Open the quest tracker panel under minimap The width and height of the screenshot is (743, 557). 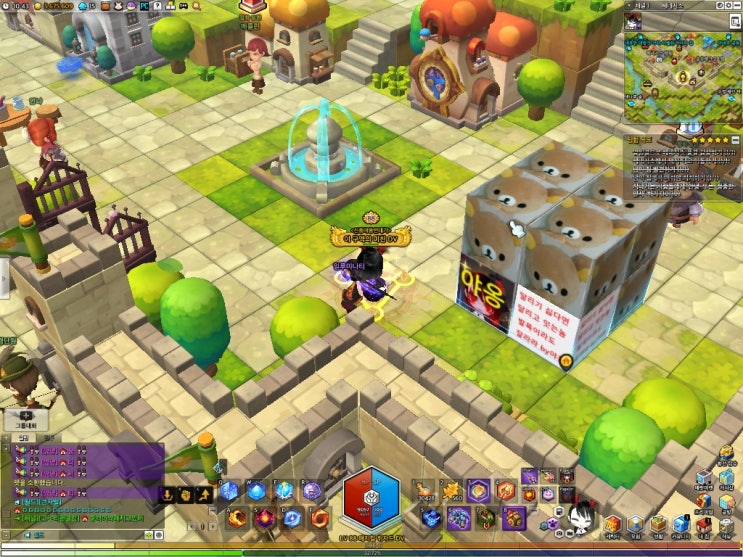pos(678,165)
